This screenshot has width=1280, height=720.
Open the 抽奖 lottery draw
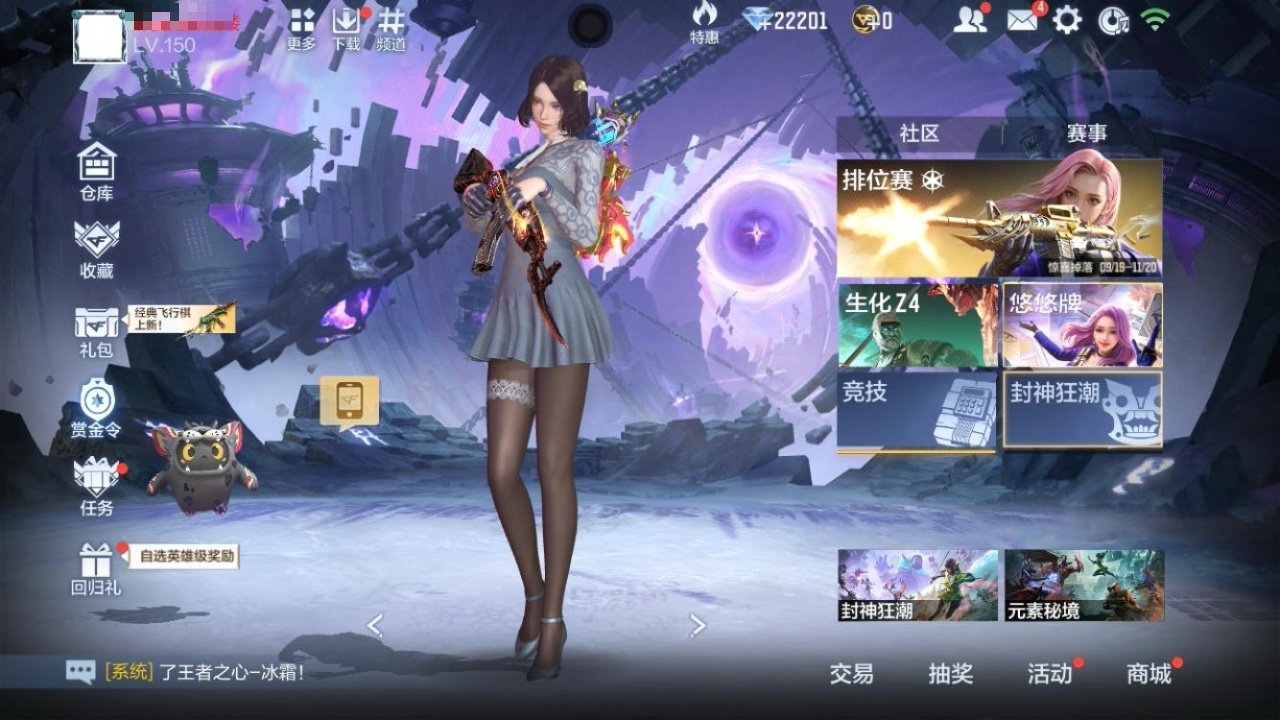click(950, 674)
